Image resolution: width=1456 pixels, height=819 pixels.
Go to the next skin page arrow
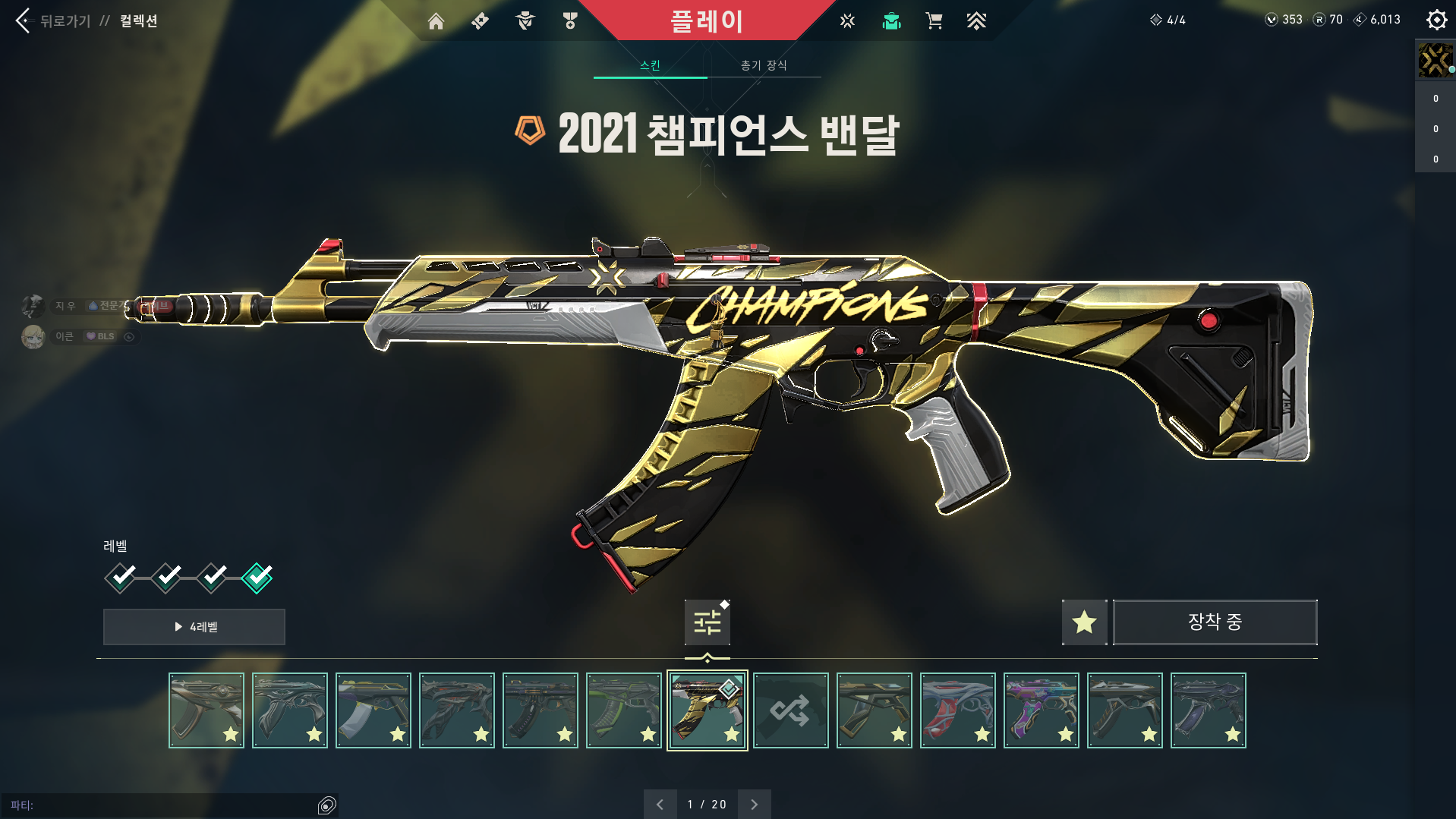[753, 804]
